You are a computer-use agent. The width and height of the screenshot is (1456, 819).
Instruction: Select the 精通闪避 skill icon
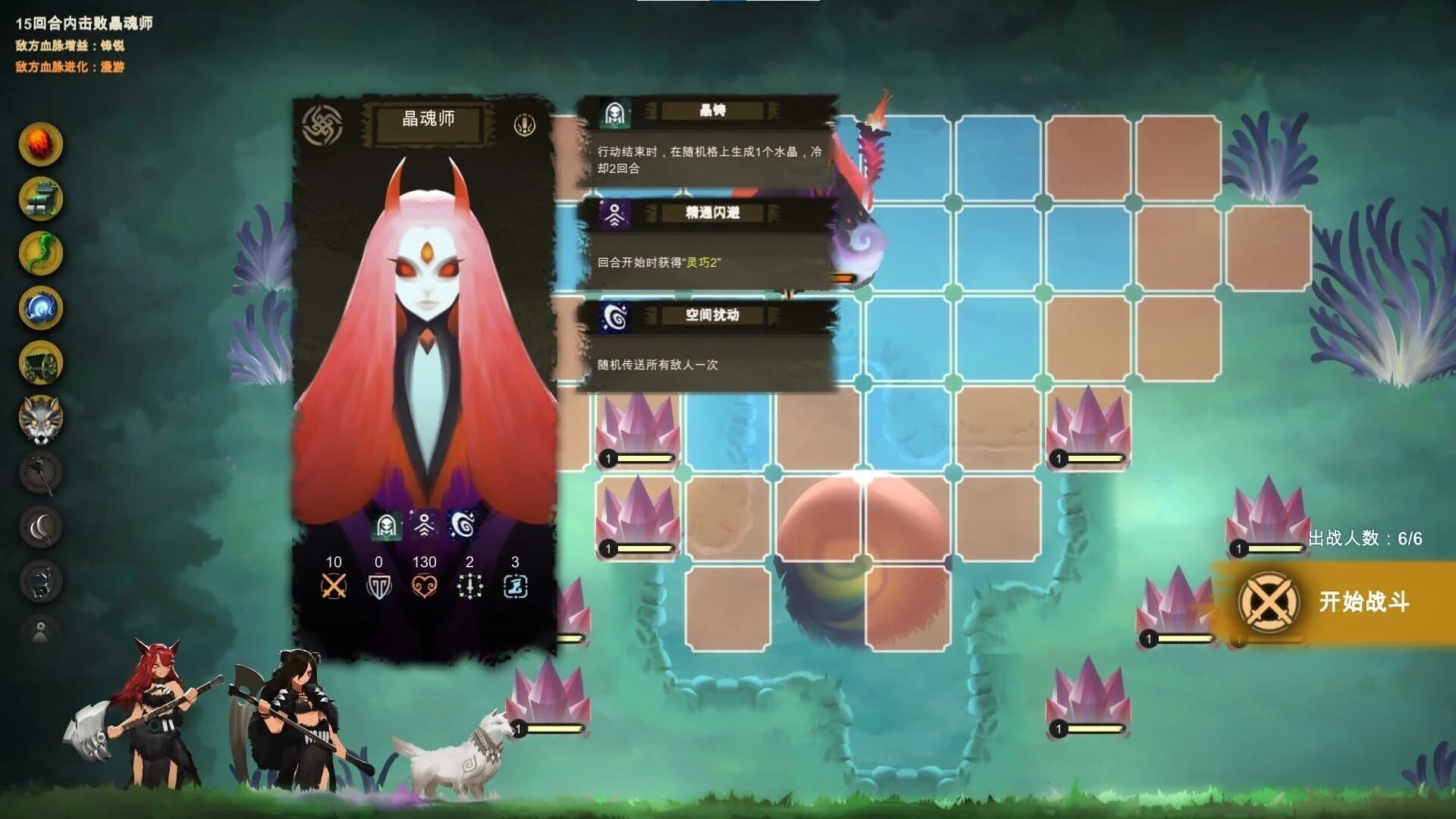point(616,215)
